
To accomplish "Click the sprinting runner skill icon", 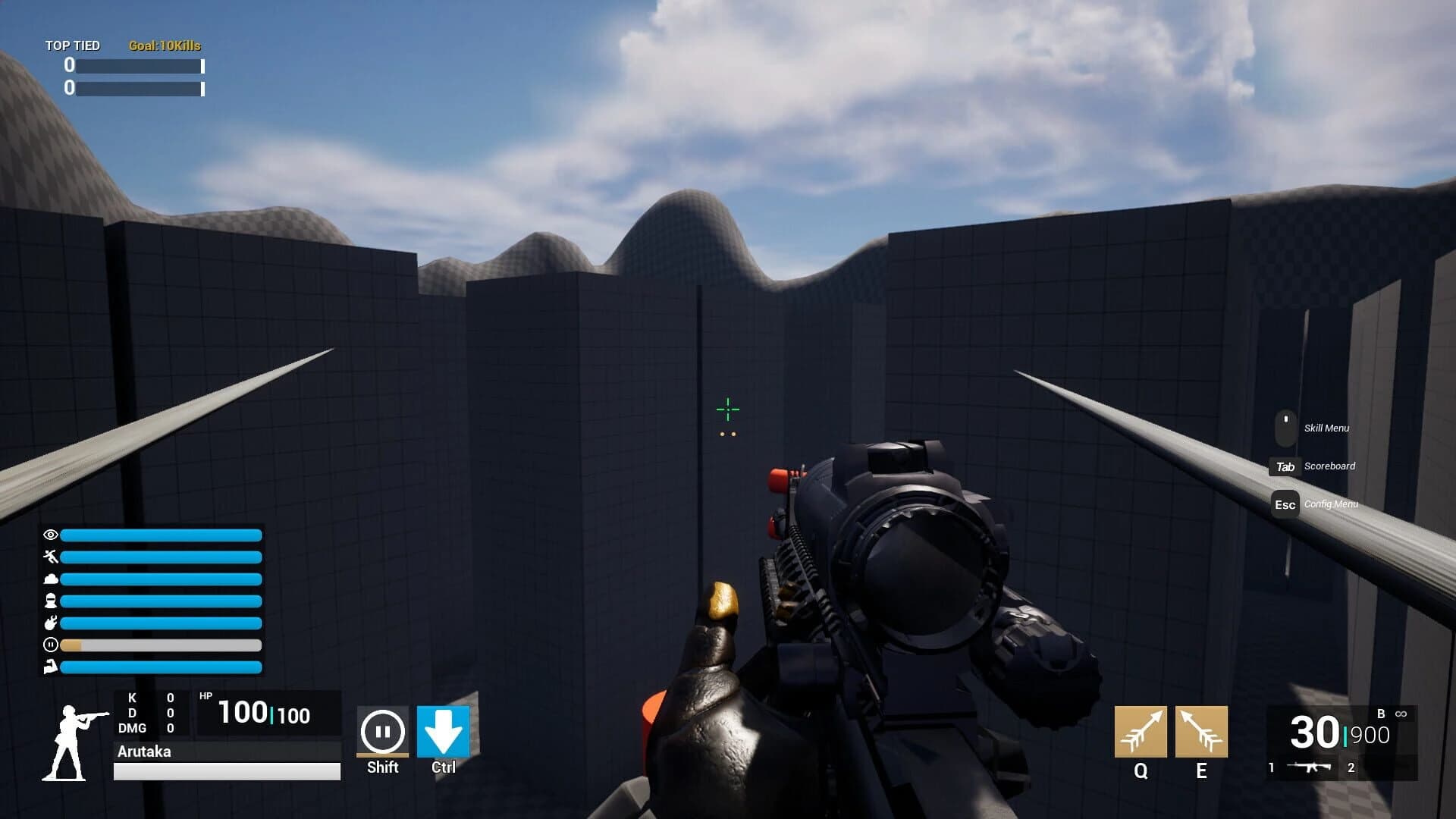I will [x=51, y=557].
